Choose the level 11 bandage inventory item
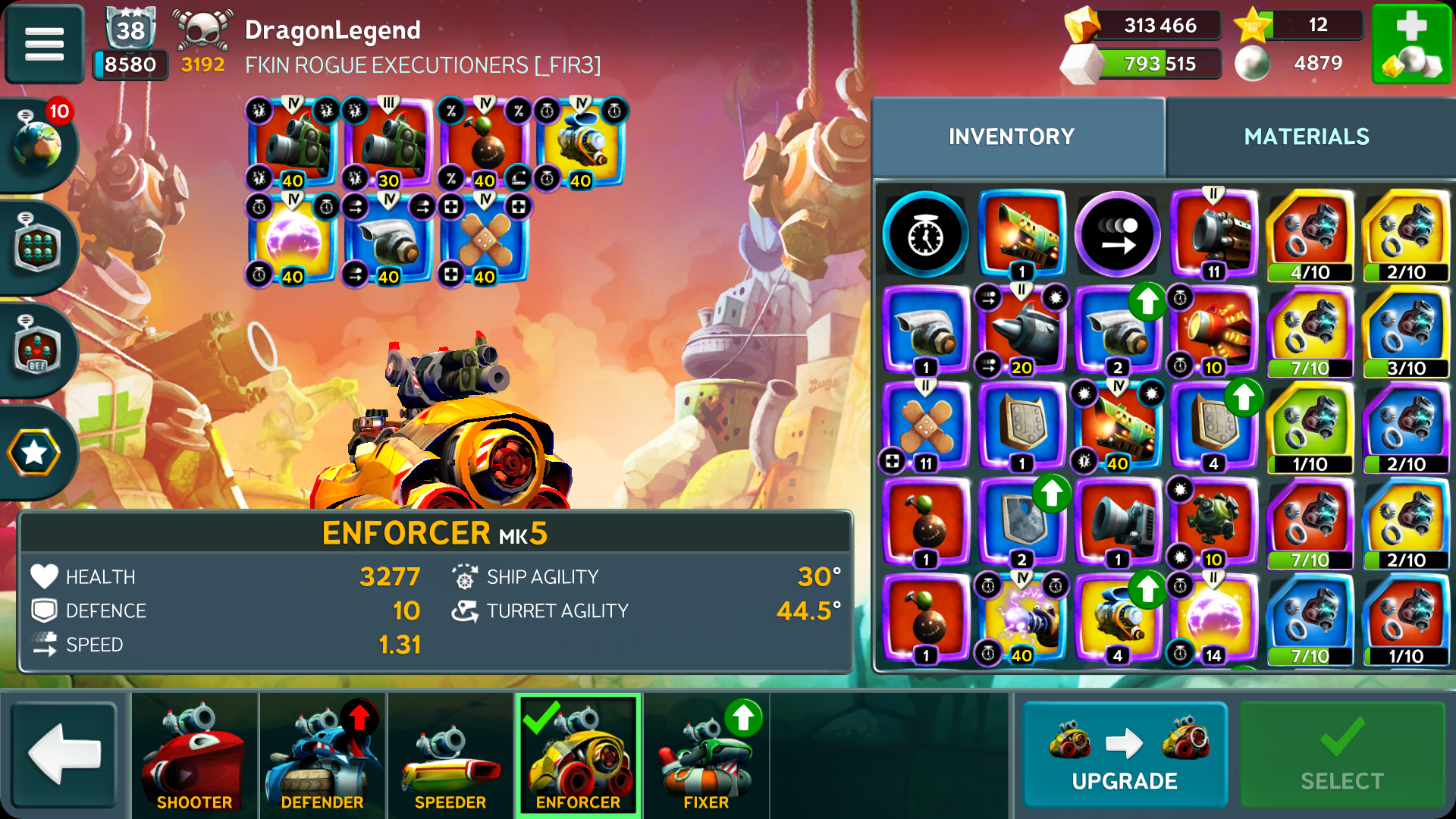 [x=925, y=426]
